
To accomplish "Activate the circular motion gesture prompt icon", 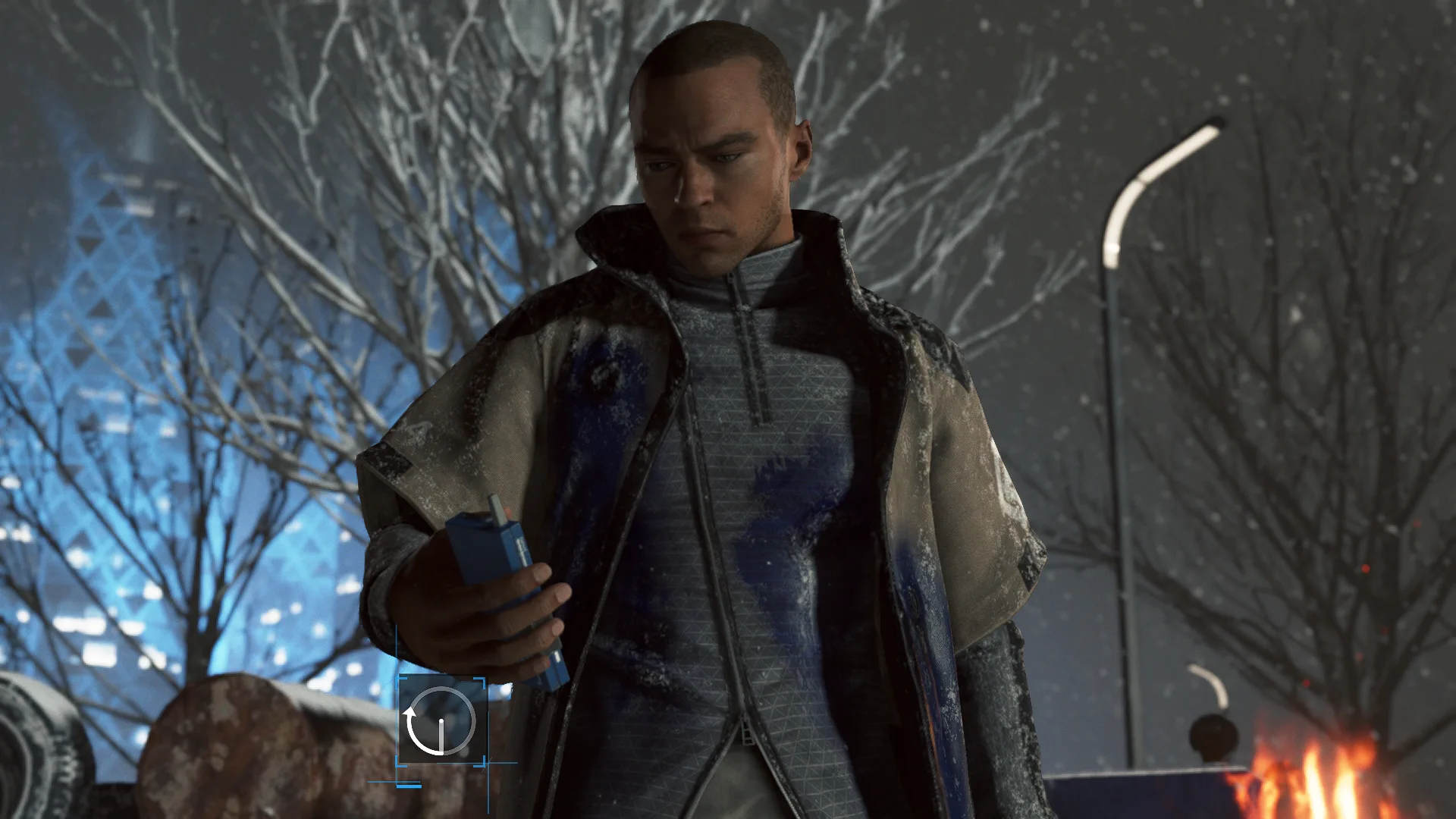I will click(x=442, y=720).
